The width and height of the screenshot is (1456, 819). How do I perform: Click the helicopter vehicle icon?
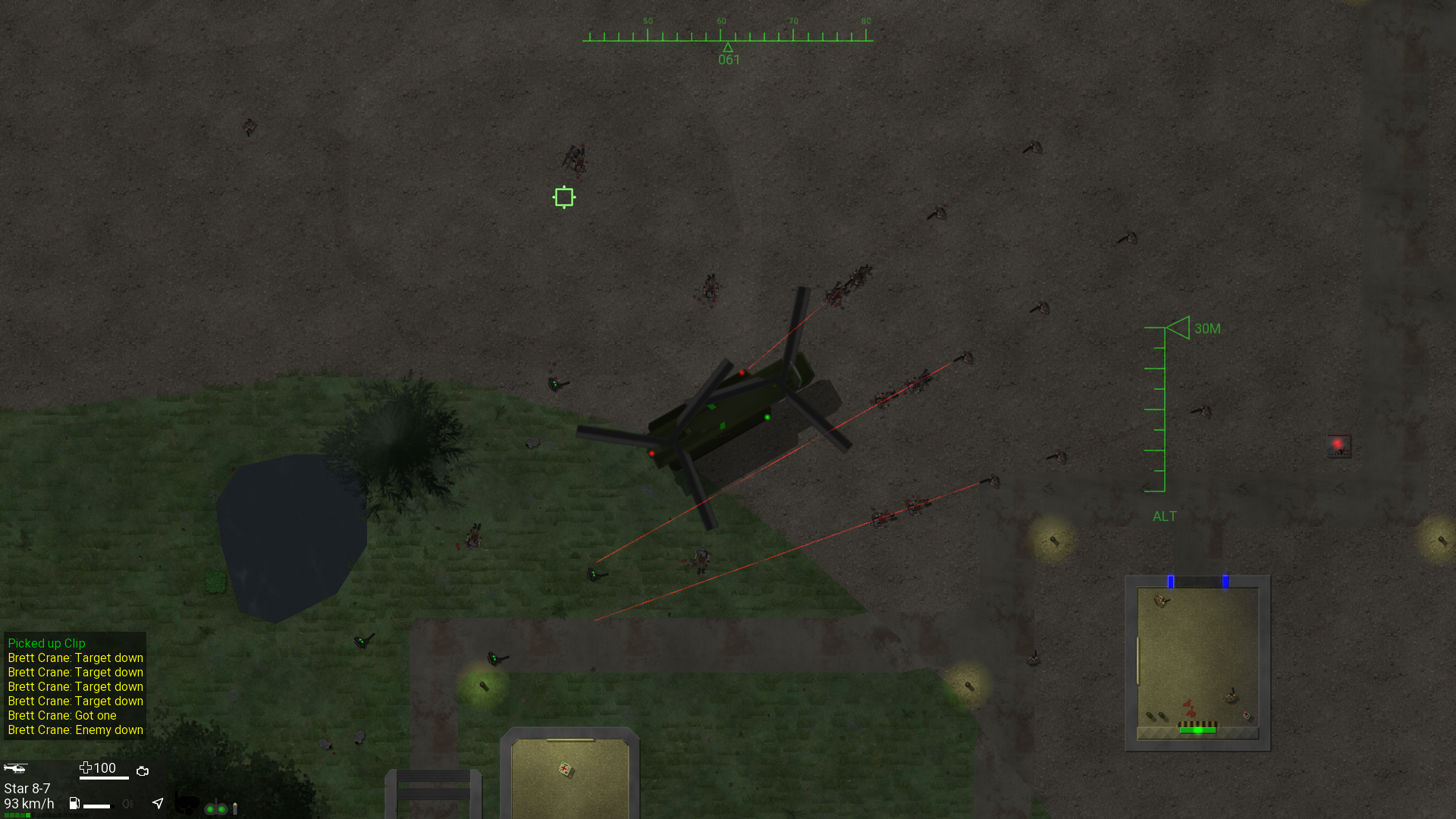tap(15, 768)
